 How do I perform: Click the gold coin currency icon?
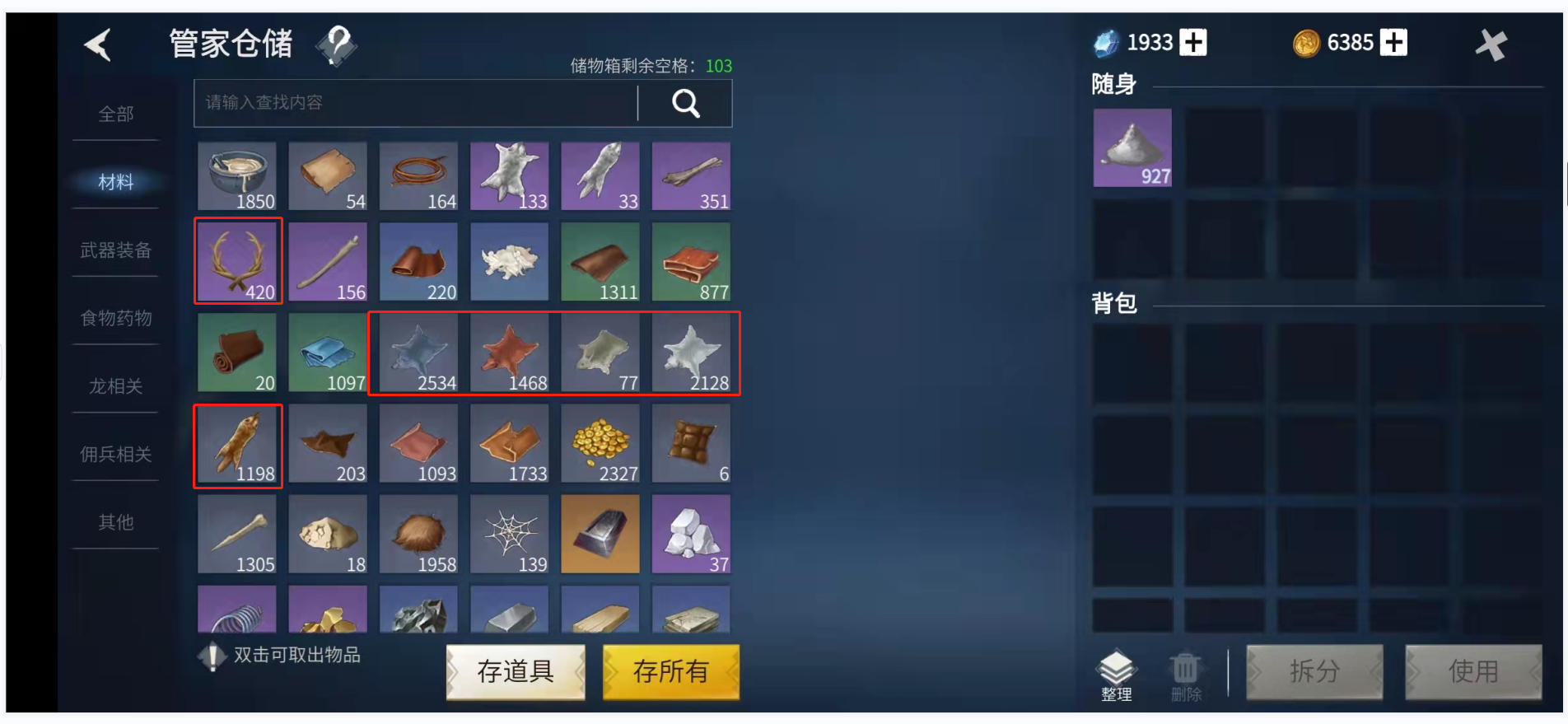(1308, 41)
